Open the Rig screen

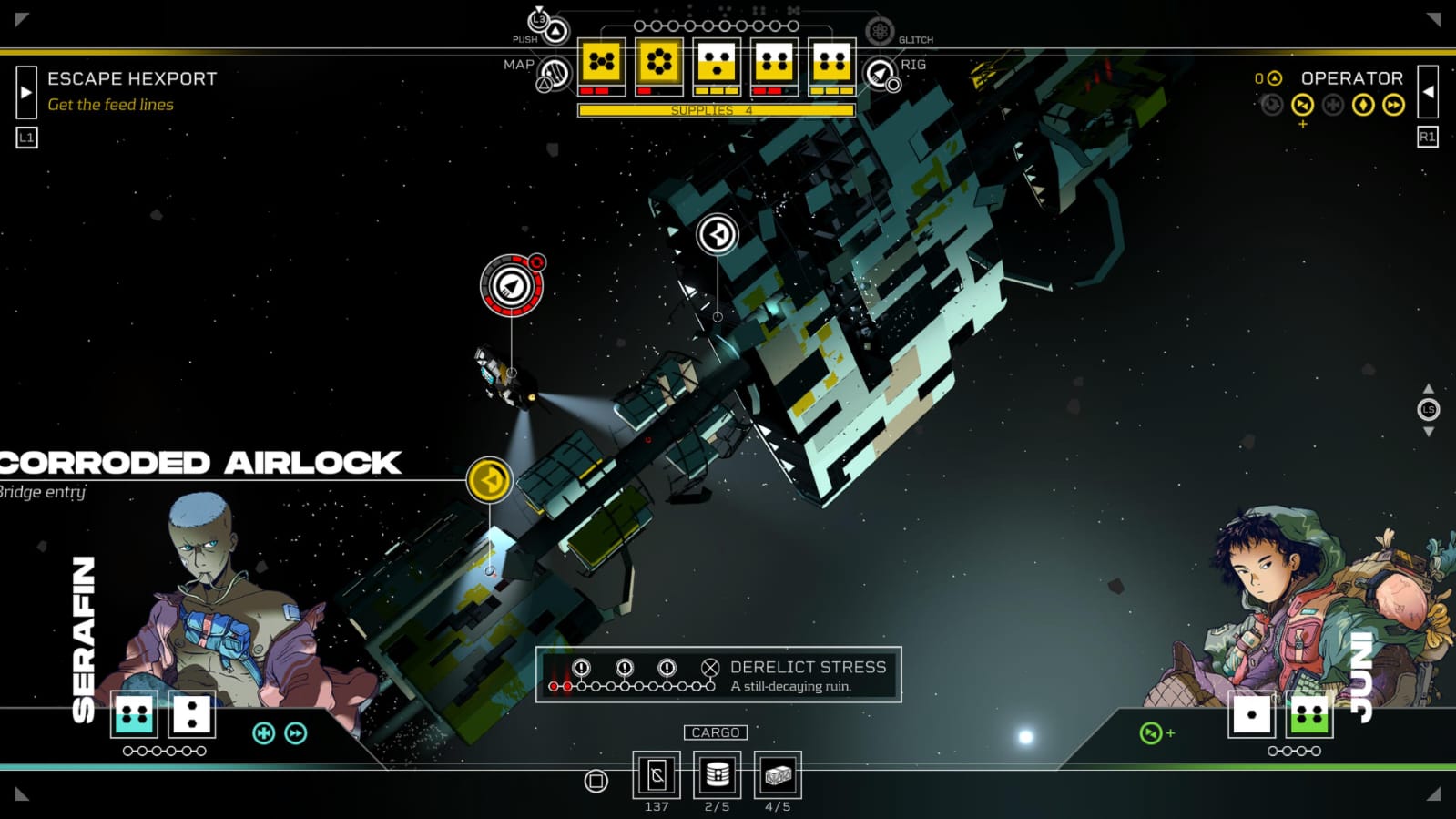[881, 73]
